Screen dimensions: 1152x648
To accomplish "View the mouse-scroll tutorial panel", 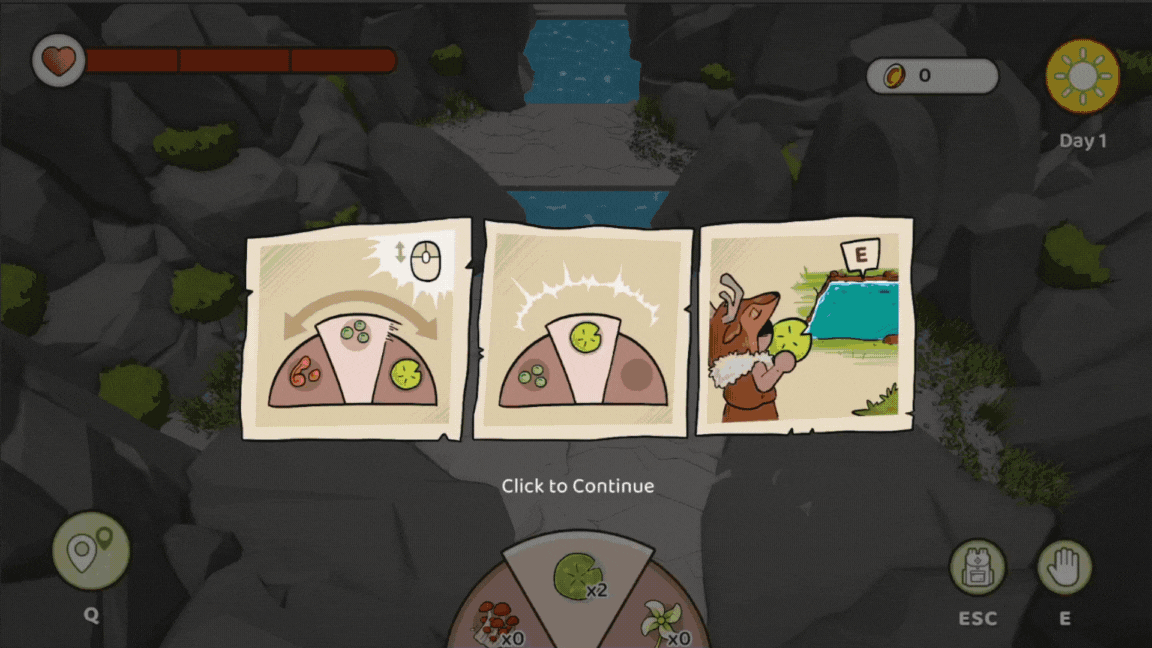I will coord(356,329).
